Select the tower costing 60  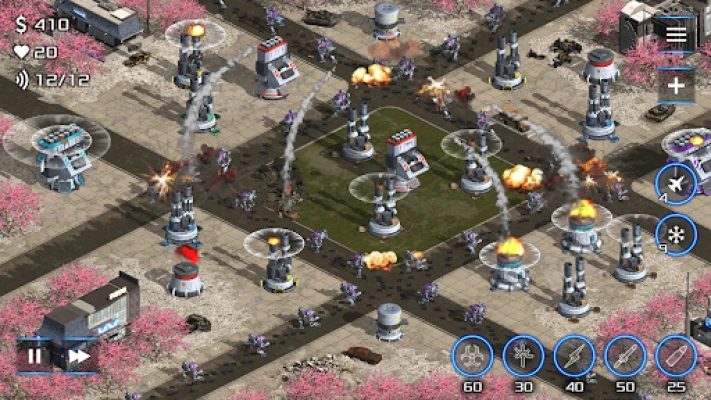click(x=472, y=356)
